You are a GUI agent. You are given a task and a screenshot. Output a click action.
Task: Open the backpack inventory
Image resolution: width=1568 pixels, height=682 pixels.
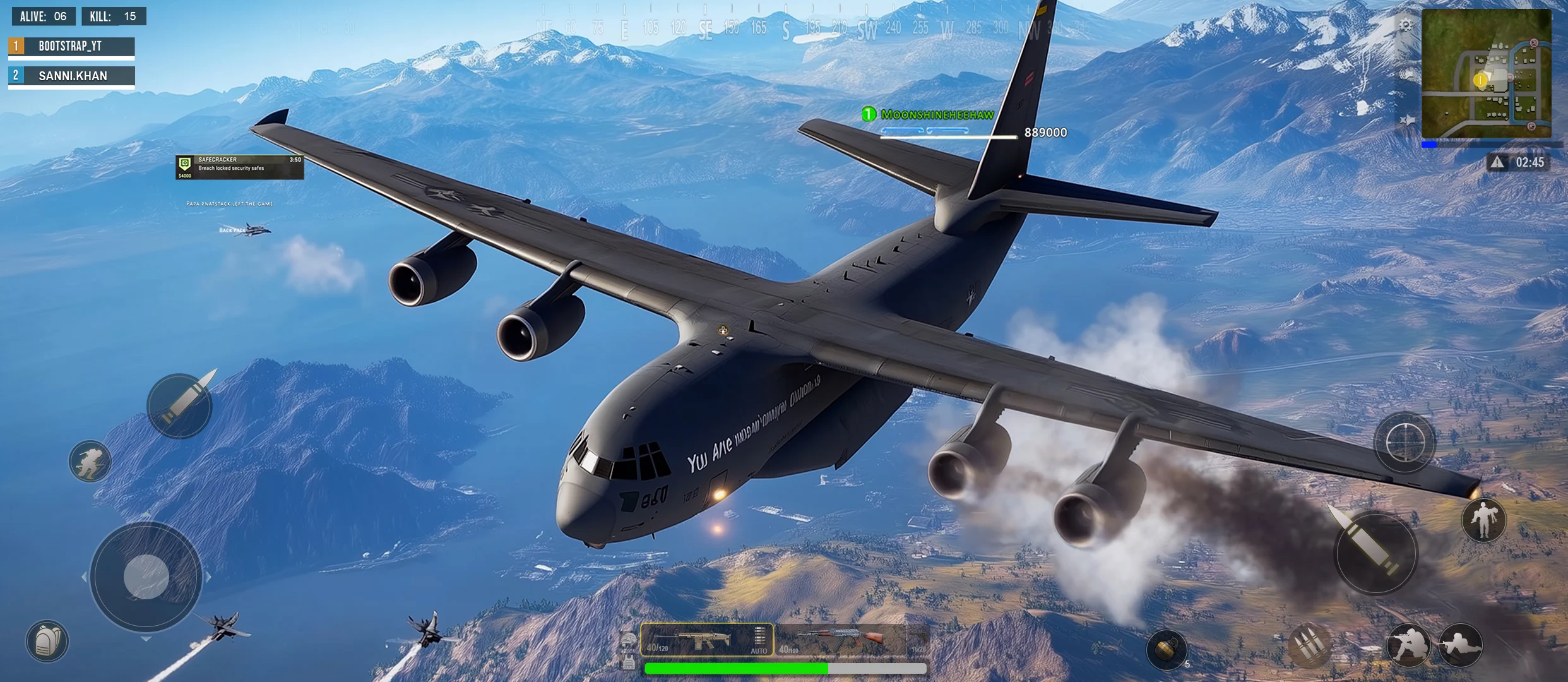coord(47,642)
